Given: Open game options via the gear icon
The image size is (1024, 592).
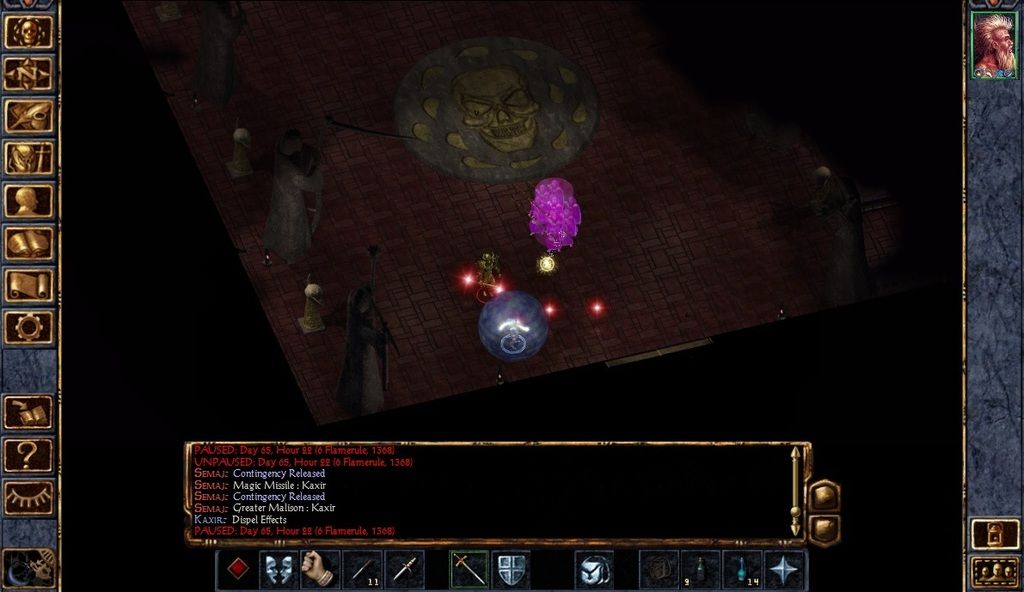Looking at the screenshot, I should click(28, 327).
